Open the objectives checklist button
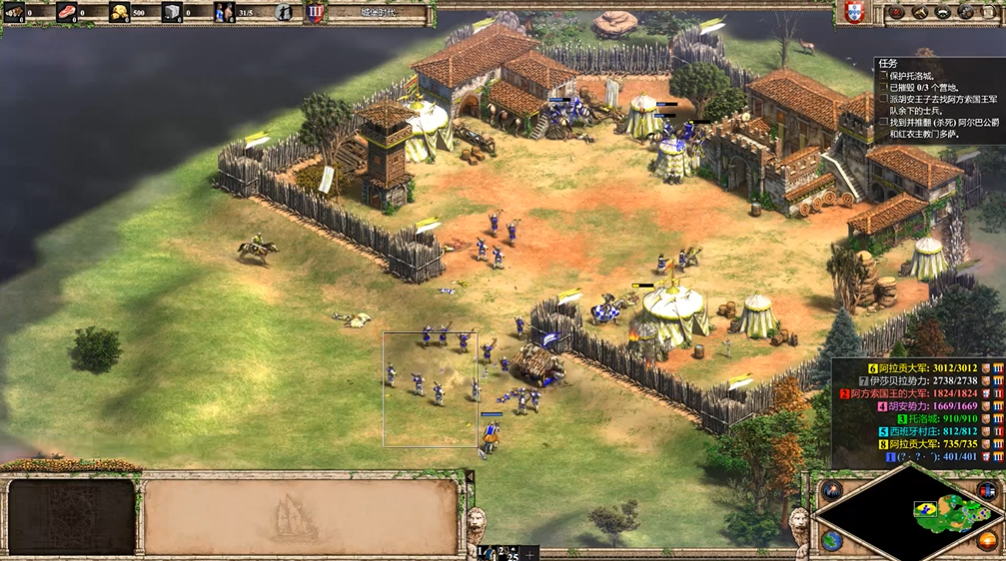The width and height of the screenshot is (1006, 561). click(896, 13)
